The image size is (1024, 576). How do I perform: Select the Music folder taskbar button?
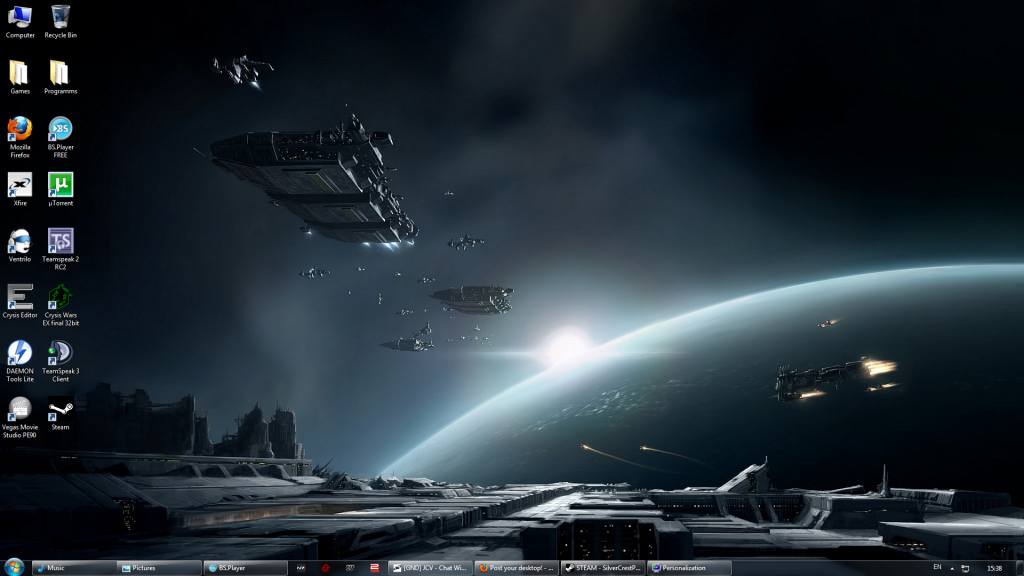[74, 568]
